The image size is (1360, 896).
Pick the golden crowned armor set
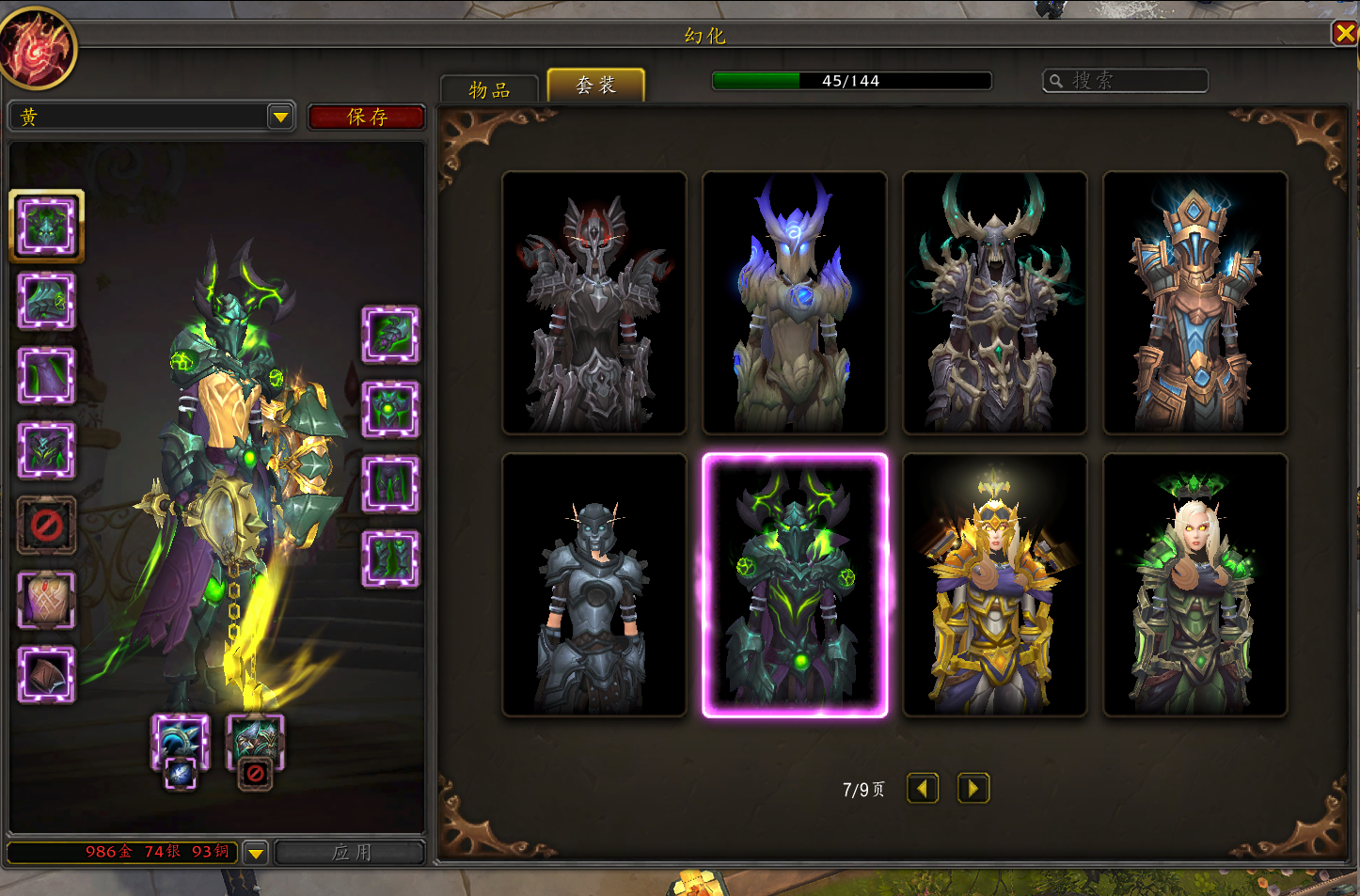coord(995,585)
